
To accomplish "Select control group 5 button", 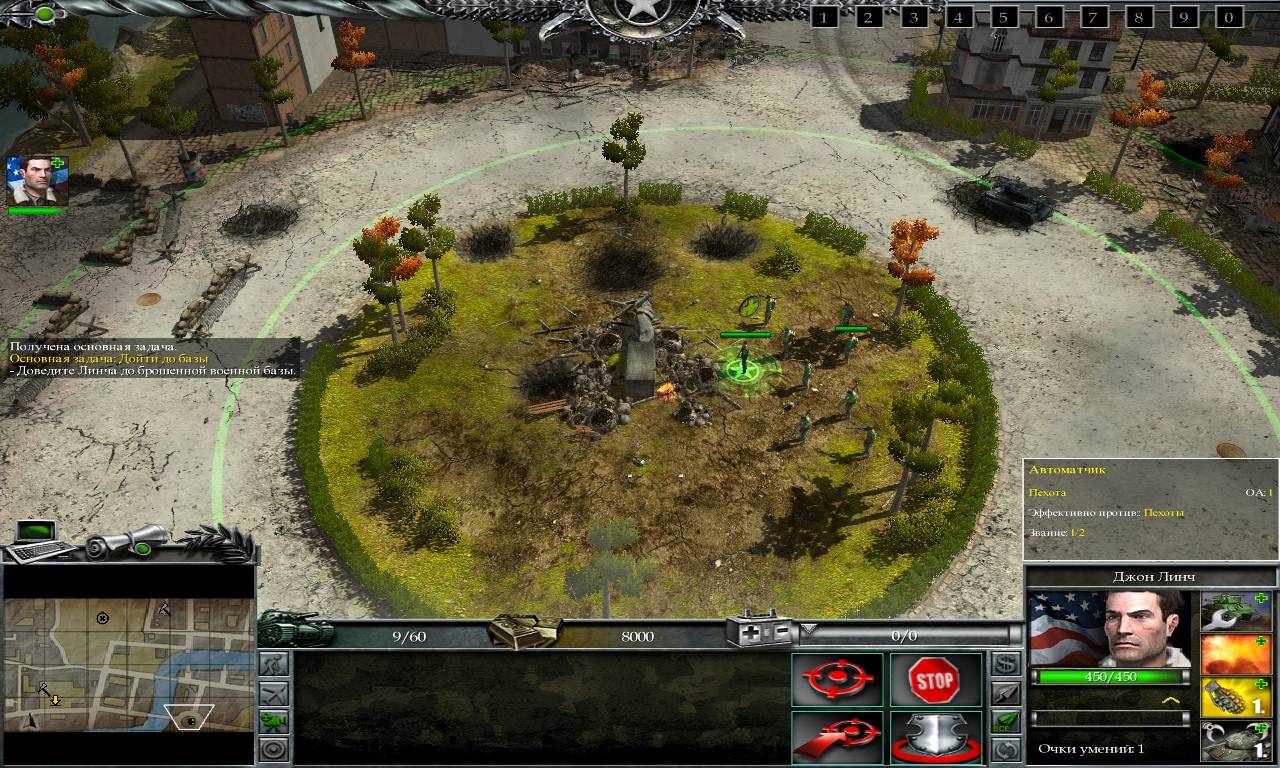I will pos(1004,17).
